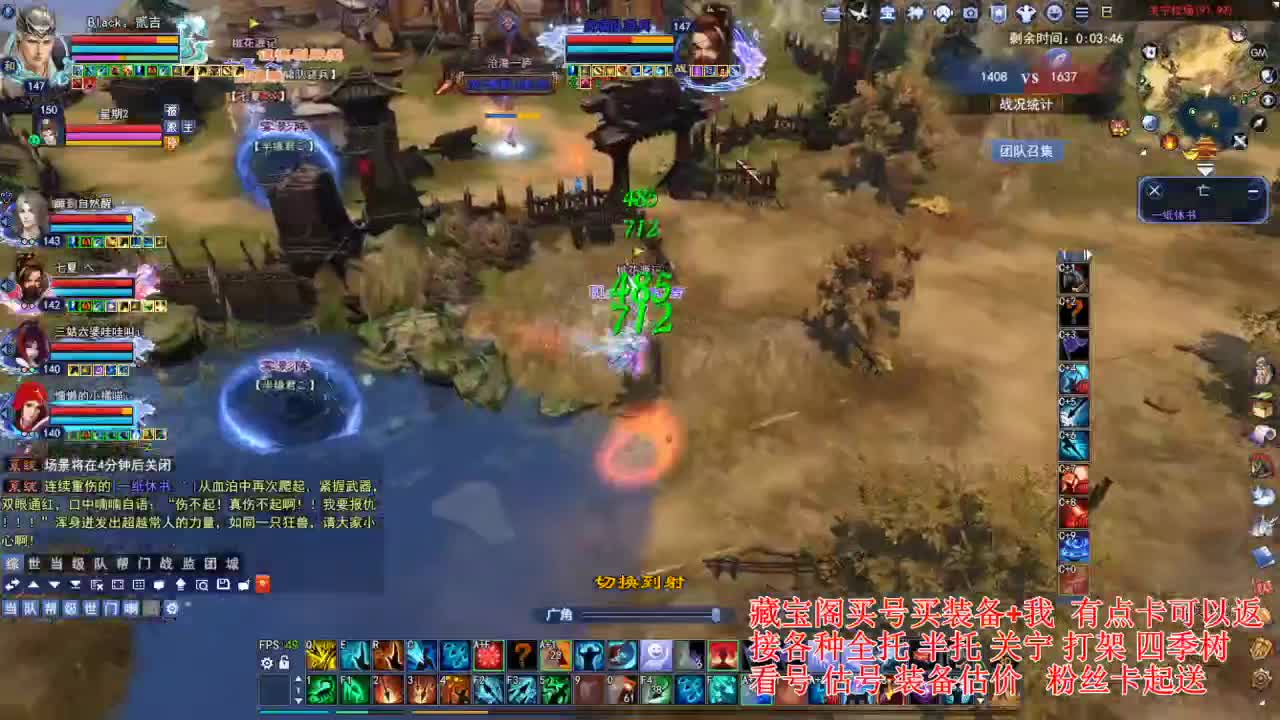This screenshot has width=1280, height=720.
Task: Click the down arrow on the hotbar page selector
Action: 297,700
